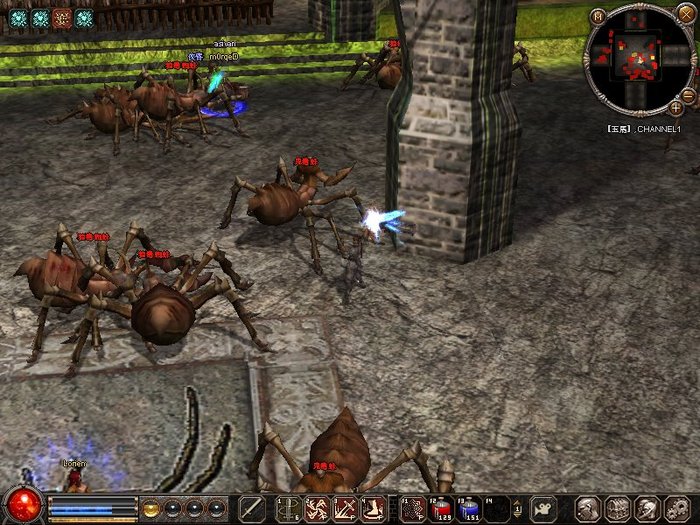Select the first teal buff icon
700x525 pixels.
(x=17, y=17)
